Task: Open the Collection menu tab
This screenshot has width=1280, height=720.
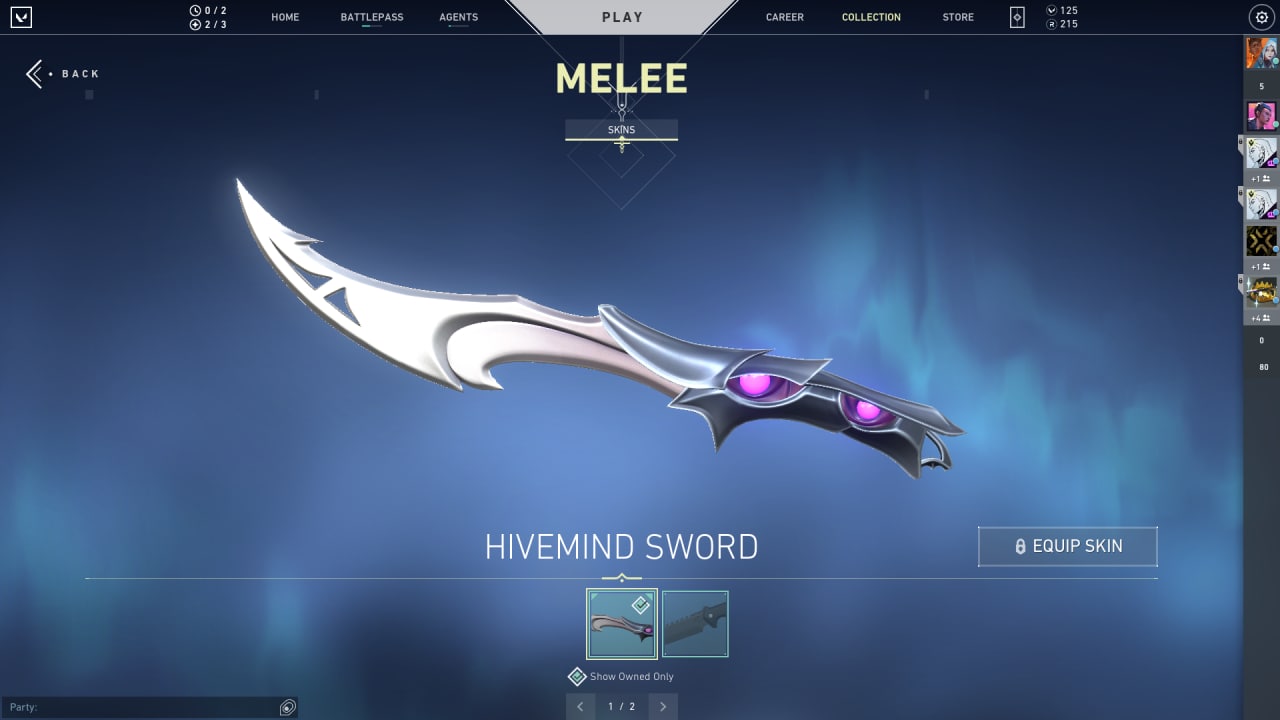Action: click(x=871, y=17)
